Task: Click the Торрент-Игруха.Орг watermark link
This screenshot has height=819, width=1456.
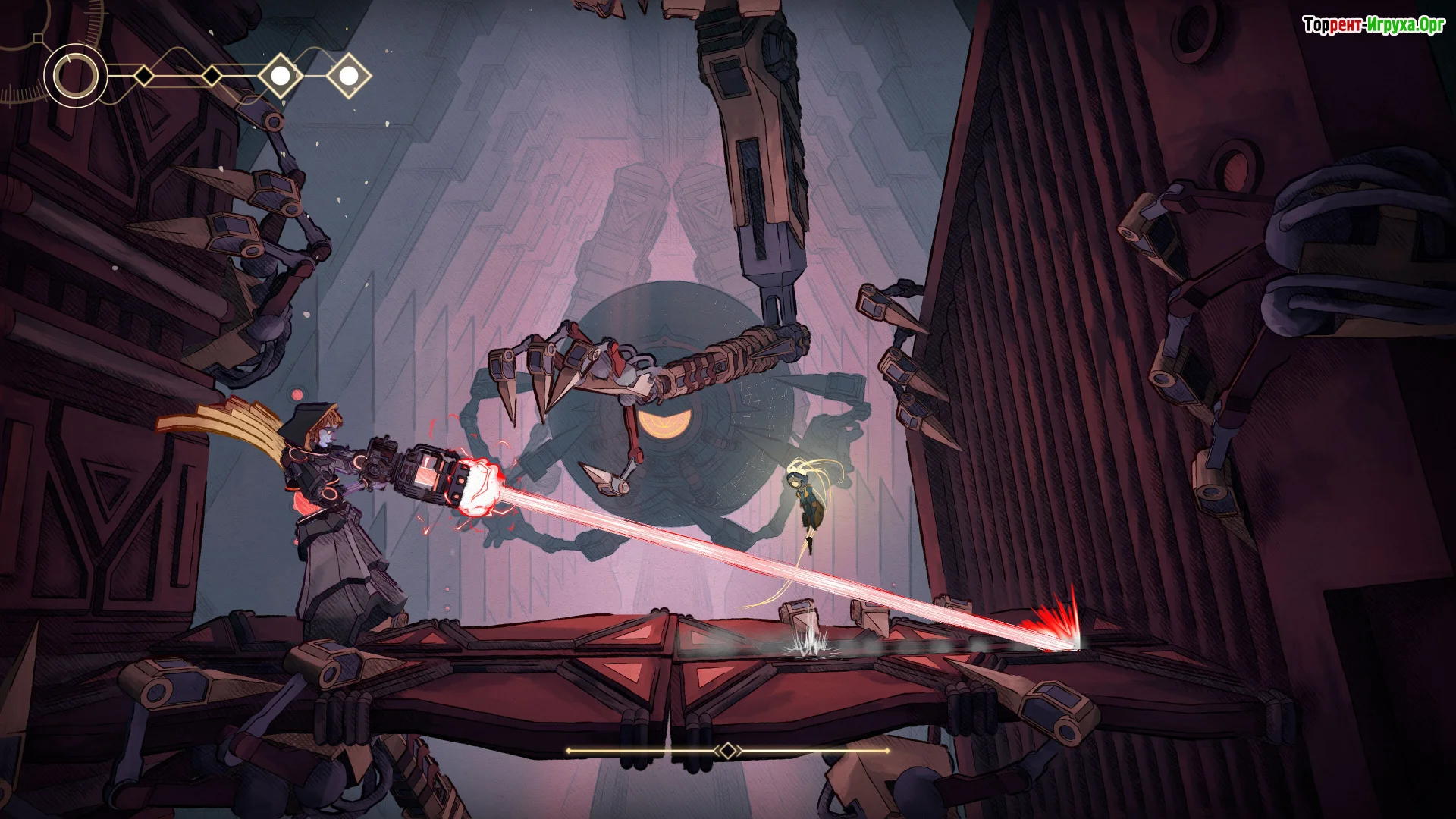Action: 1373,26
